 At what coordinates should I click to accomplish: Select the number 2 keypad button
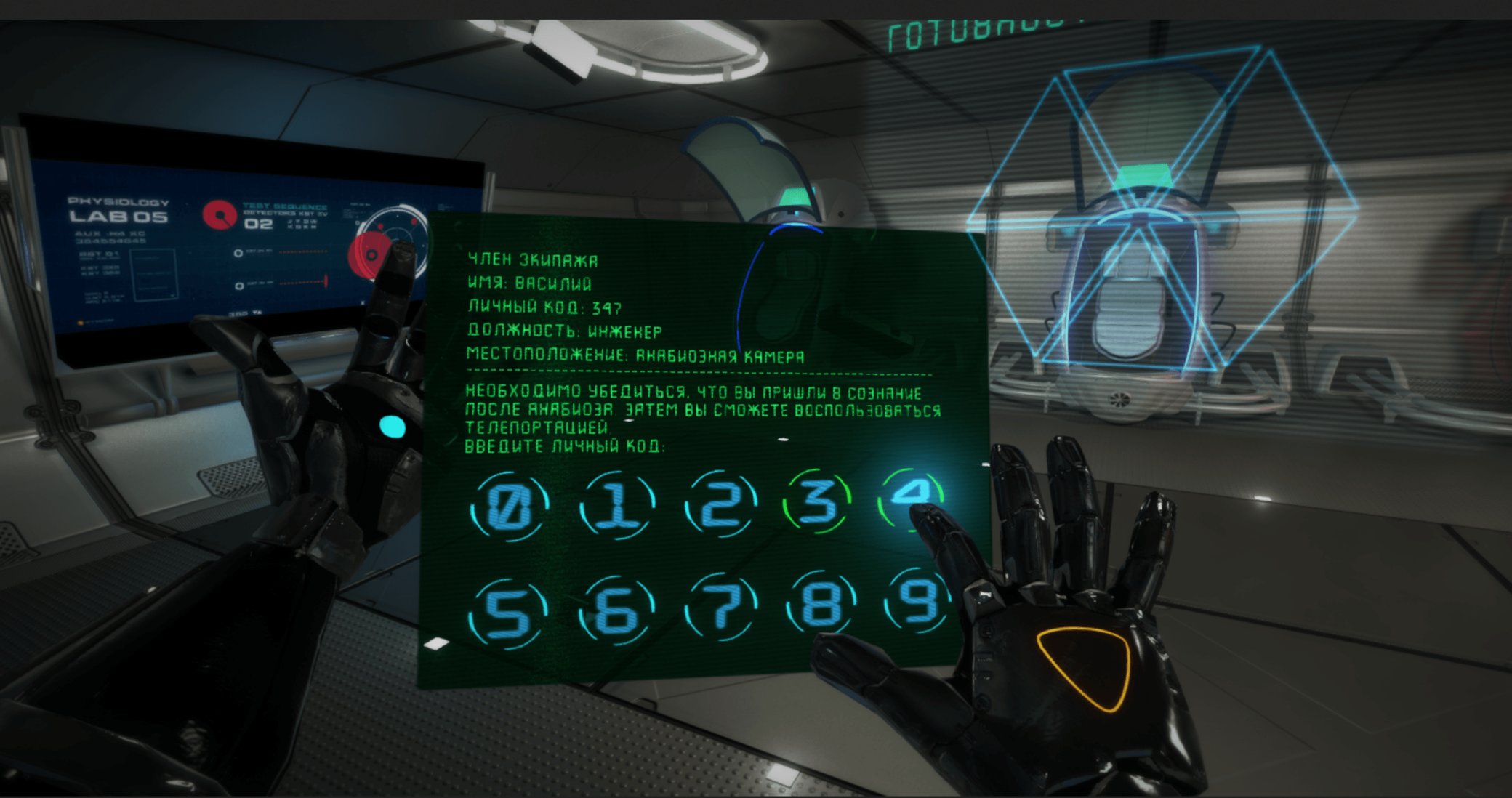pyautogui.click(x=721, y=504)
